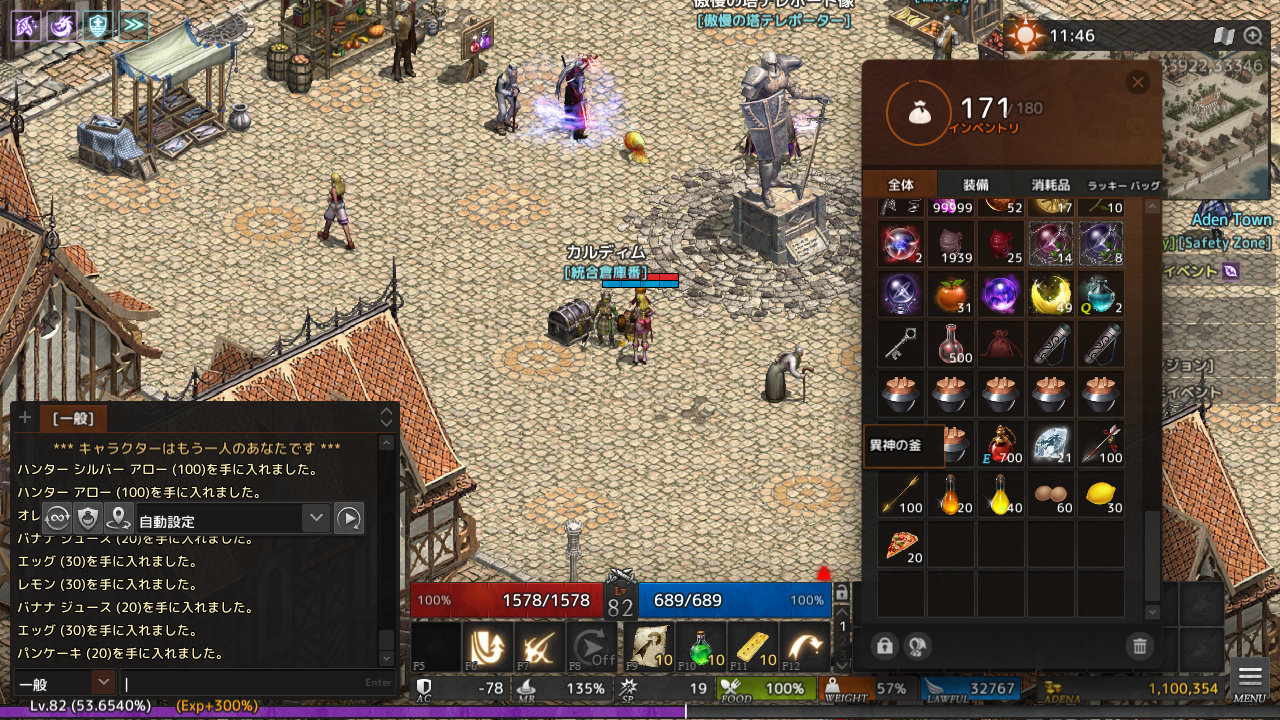Use the green potion hotbar slot
Screen dimensions: 1280x720
(702, 647)
